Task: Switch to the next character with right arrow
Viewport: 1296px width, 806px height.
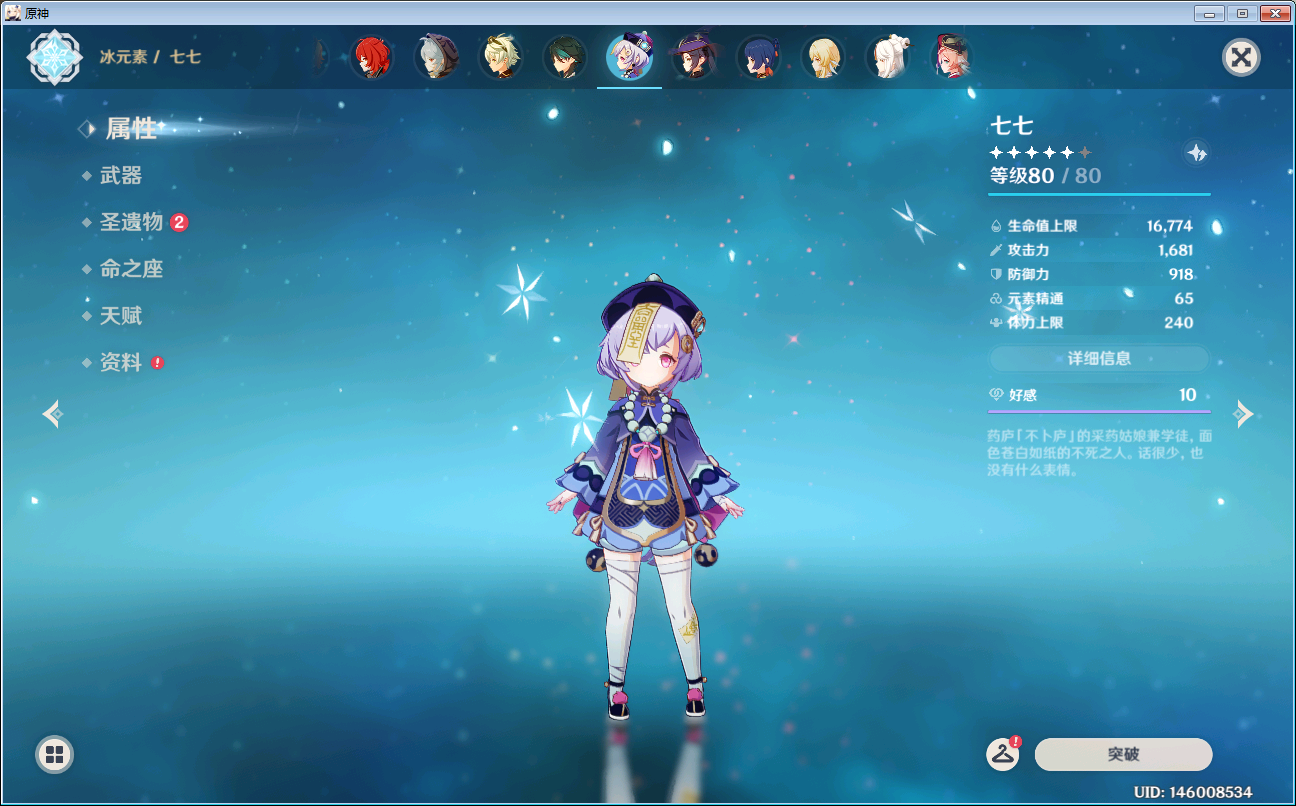Action: [1244, 413]
